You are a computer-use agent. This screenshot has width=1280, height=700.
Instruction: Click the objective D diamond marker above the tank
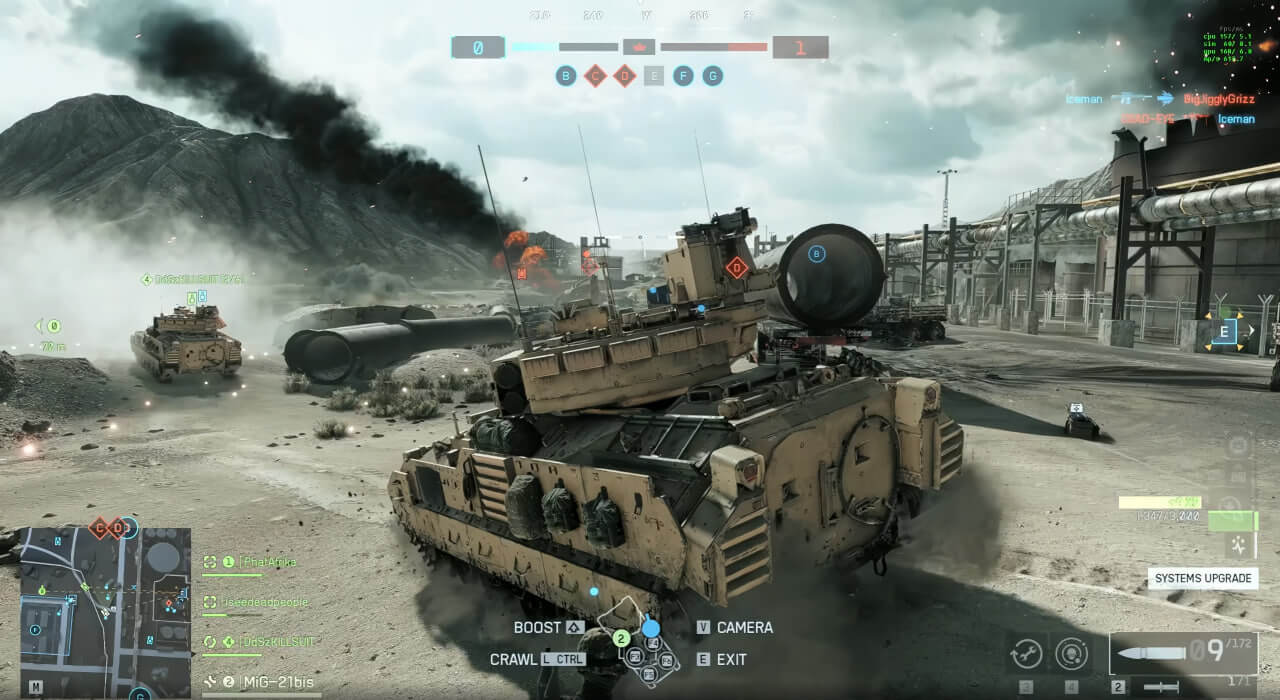coord(737,267)
